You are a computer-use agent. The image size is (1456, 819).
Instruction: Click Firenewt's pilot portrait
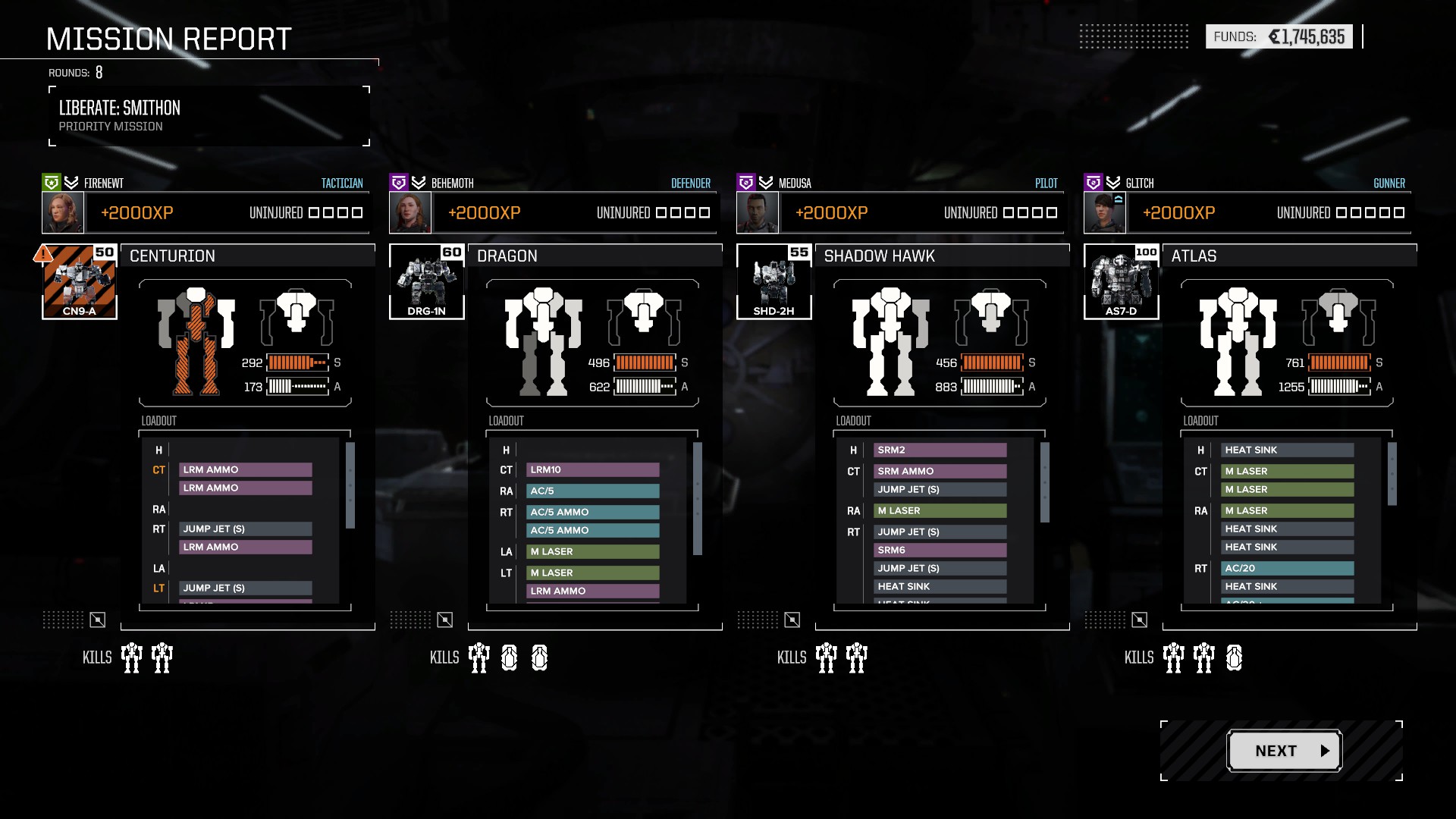click(x=63, y=212)
